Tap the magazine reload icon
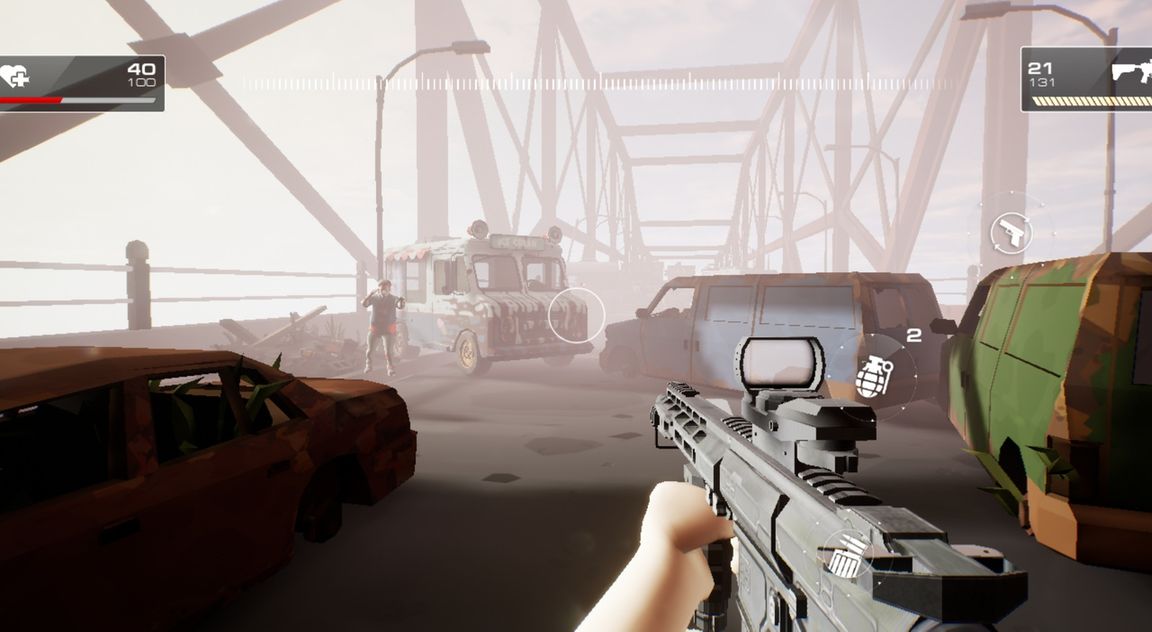This screenshot has height=632, width=1152. point(846,555)
